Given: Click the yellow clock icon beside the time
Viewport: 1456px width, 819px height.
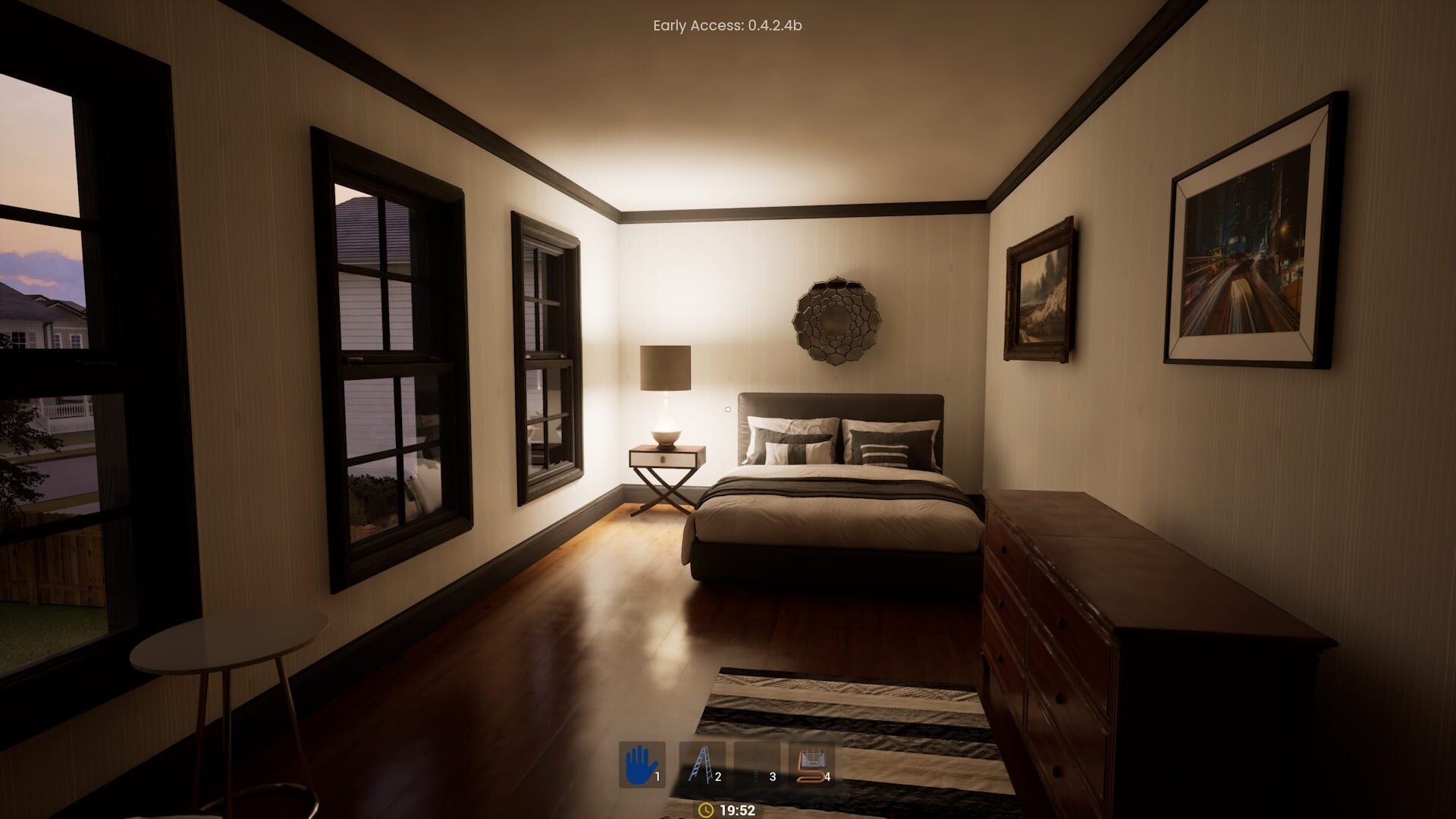Looking at the screenshot, I should (705, 810).
